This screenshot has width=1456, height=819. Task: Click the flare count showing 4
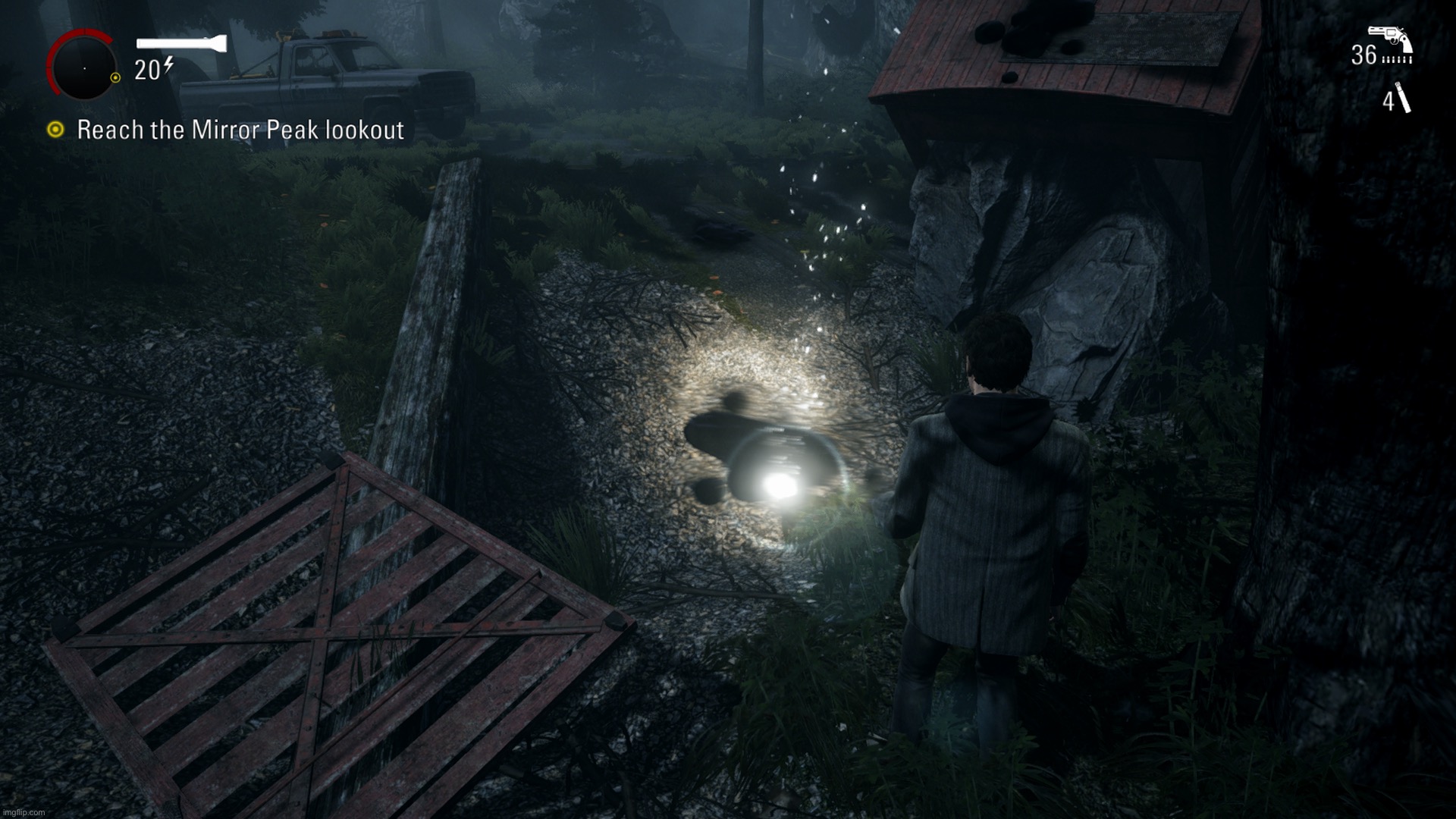click(1388, 102)
